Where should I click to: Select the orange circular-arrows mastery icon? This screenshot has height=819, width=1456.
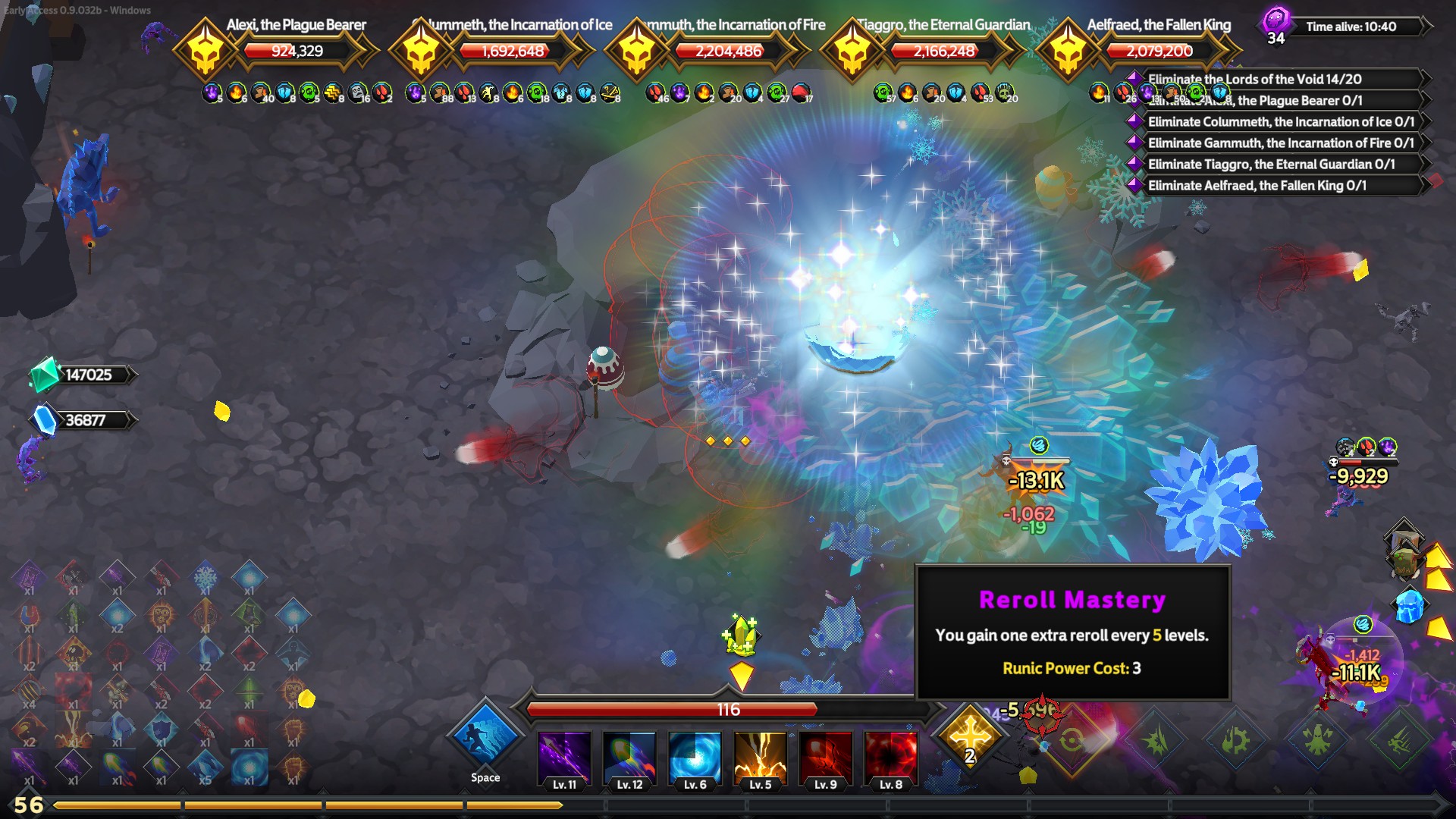coord(1072,739)
